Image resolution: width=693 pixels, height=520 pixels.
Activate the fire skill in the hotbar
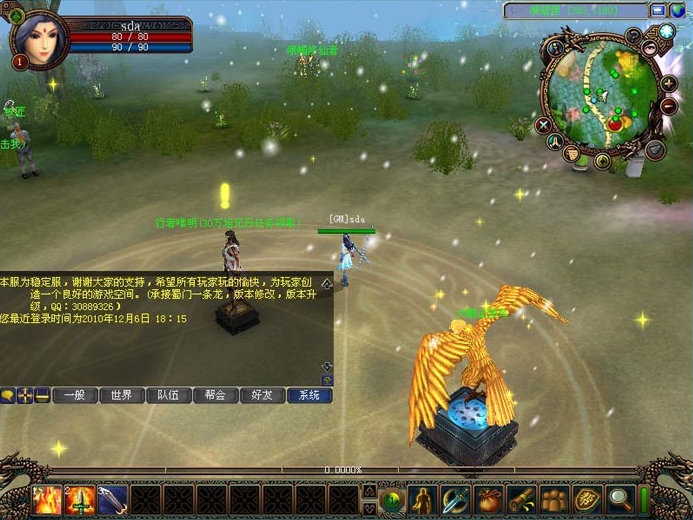pyautogui.click(x=47, y=499)
